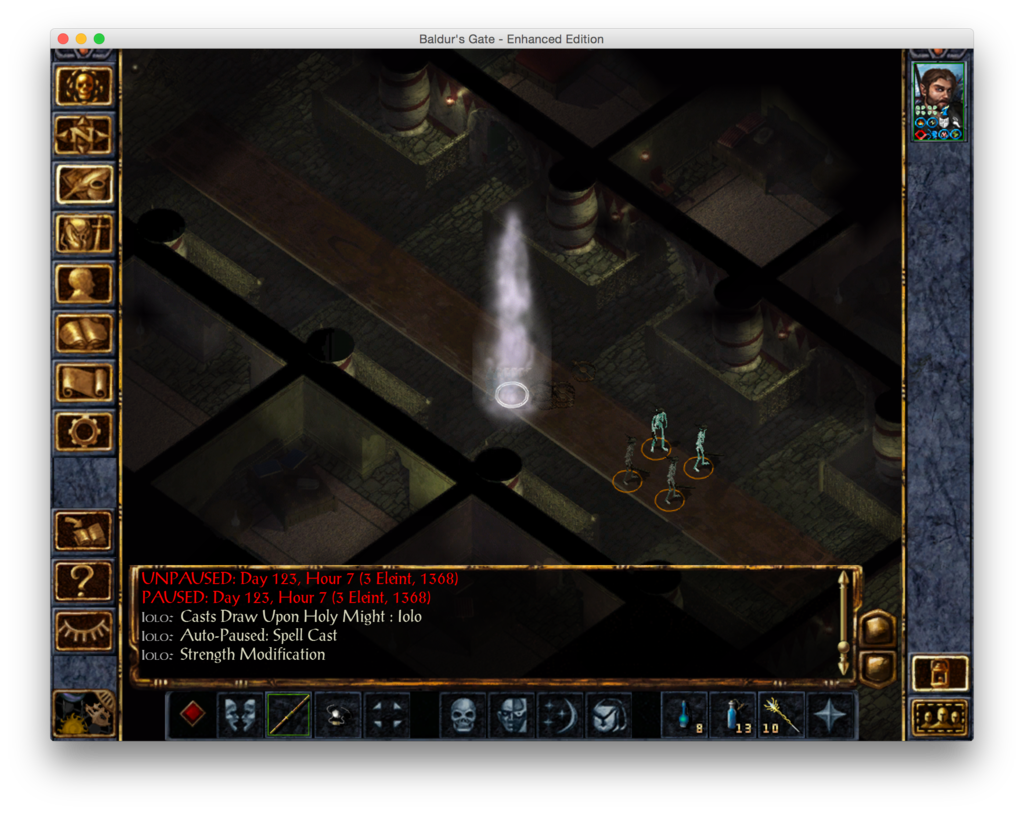Close the window with the red button
This screenshot has height=813, width=1024.
[63, 39]
